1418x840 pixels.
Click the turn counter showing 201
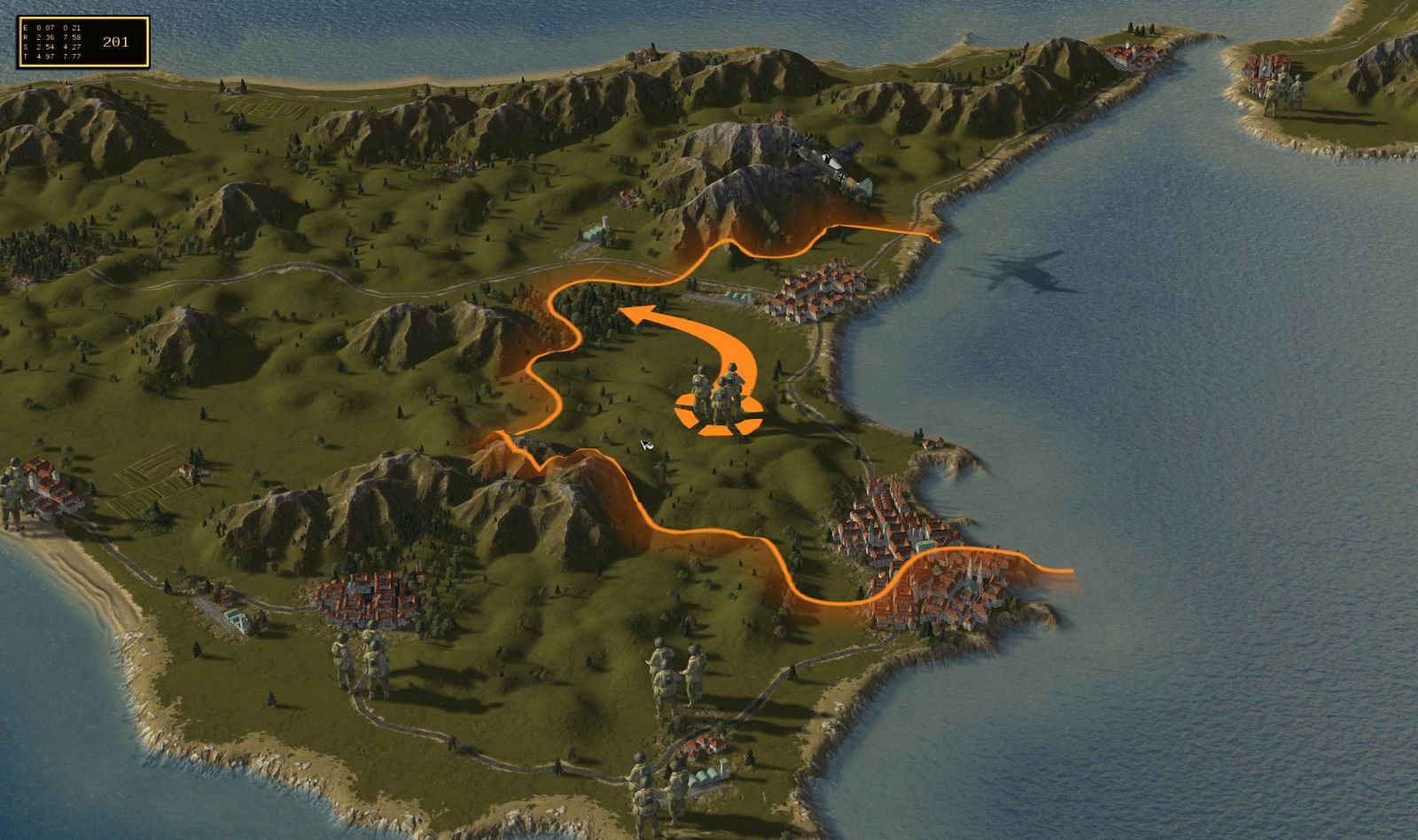tap(115, 41)
